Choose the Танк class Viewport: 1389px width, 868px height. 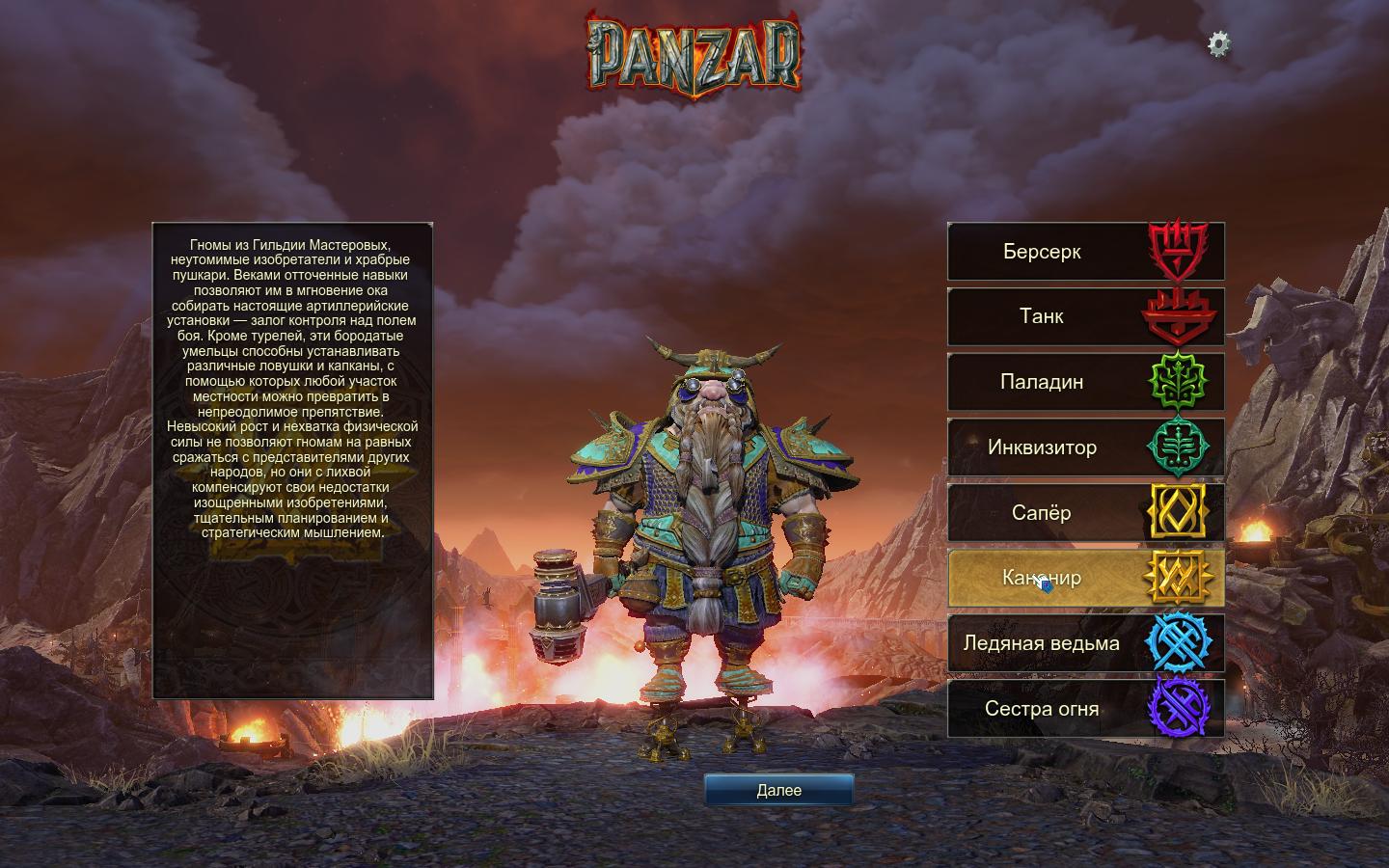click(x=1085, y=316)
